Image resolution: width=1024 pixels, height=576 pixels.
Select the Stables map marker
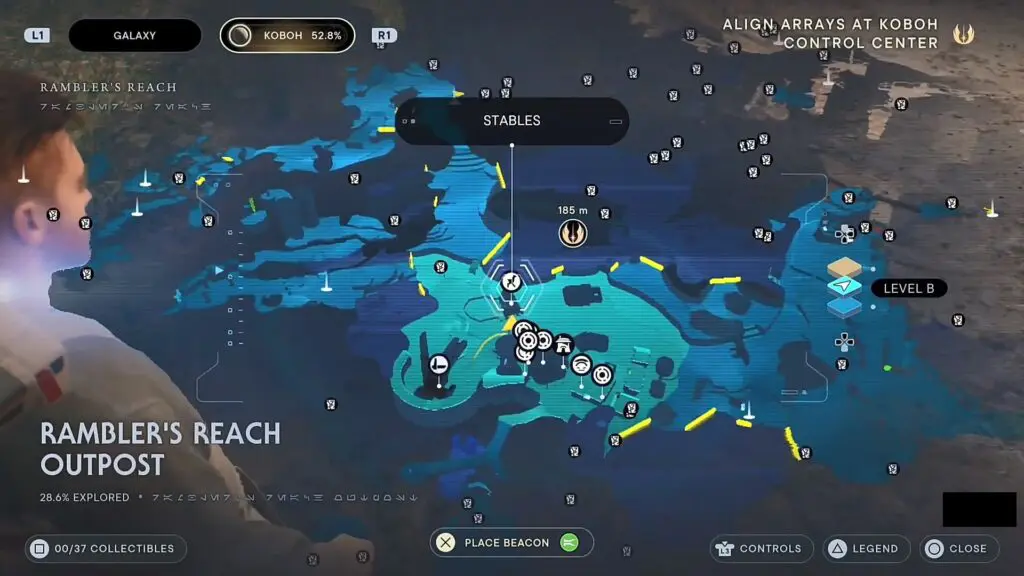pos(511,282)
